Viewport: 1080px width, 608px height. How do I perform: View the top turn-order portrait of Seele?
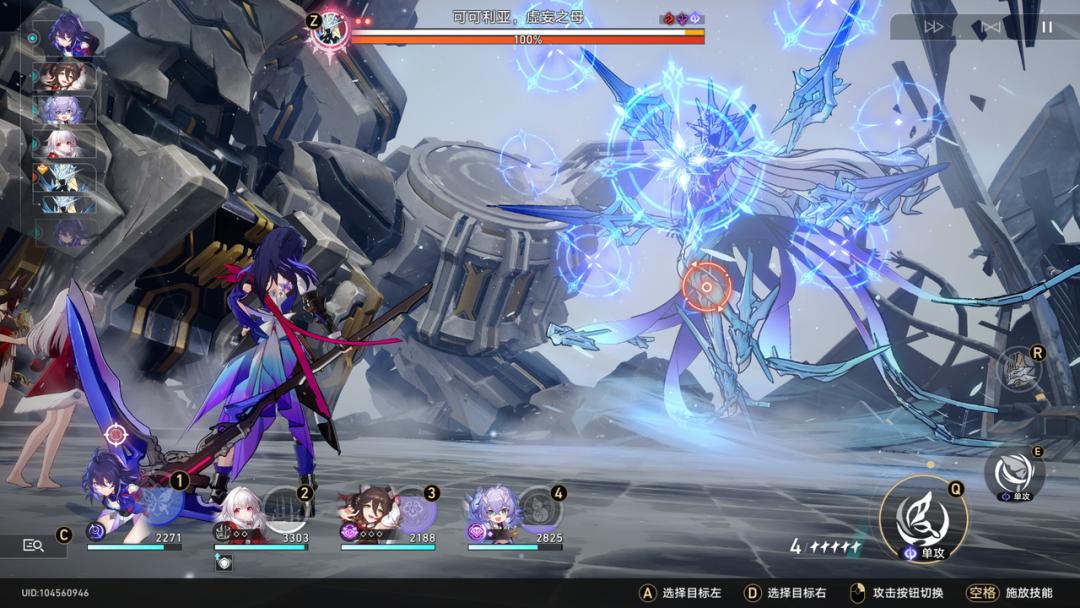pyautogui.click(x=66, y=38)
